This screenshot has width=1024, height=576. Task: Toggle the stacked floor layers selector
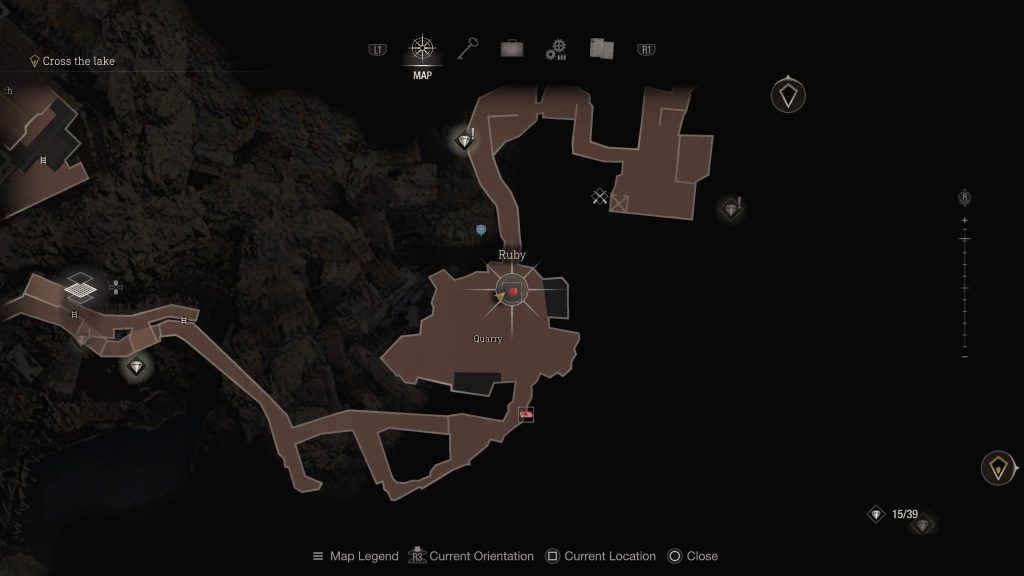pyautogui.click(x=80, y=290)
